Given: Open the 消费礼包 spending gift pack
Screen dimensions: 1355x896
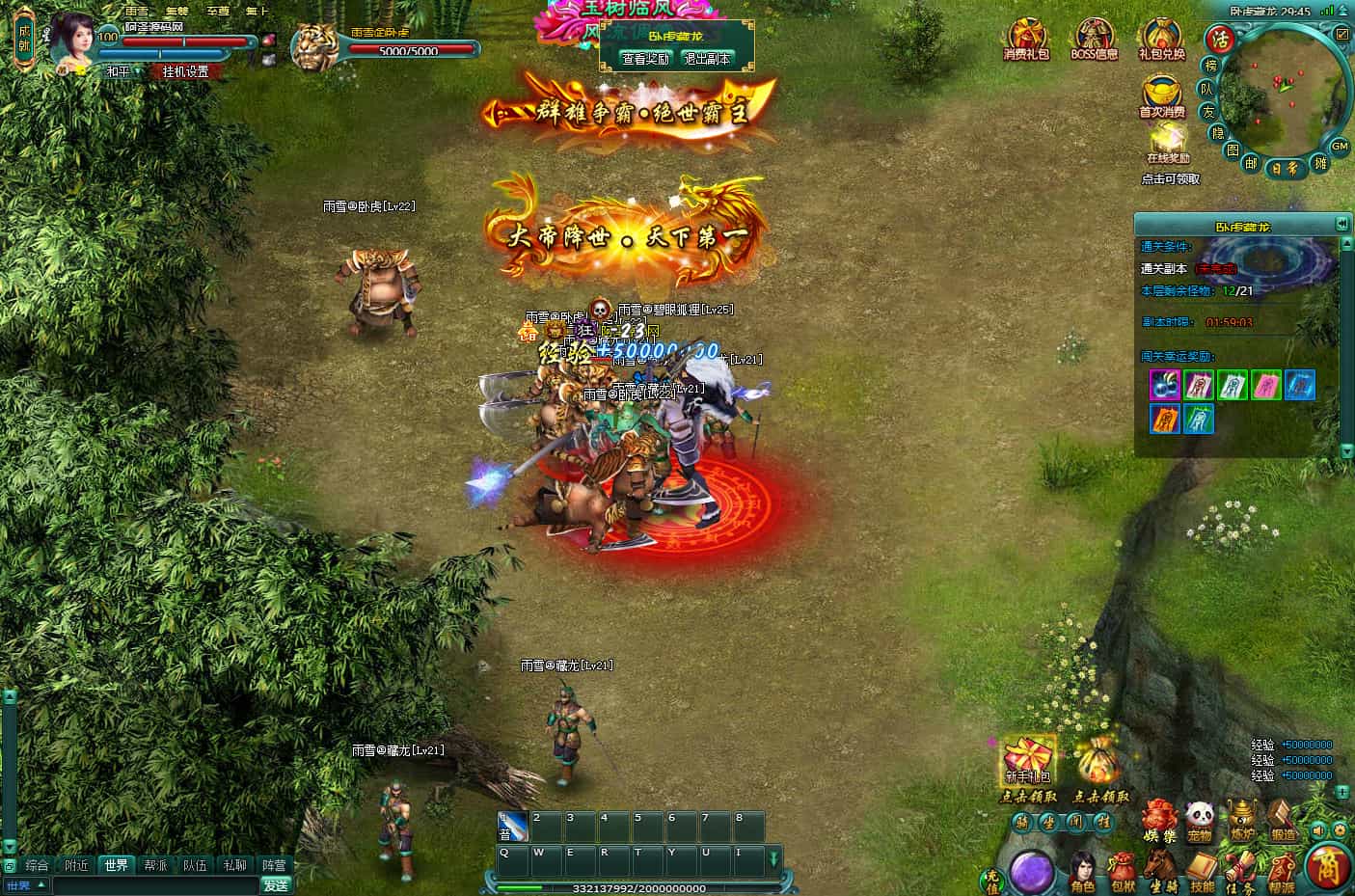Looking at the screenshot, I should (x=1026, y=41).
